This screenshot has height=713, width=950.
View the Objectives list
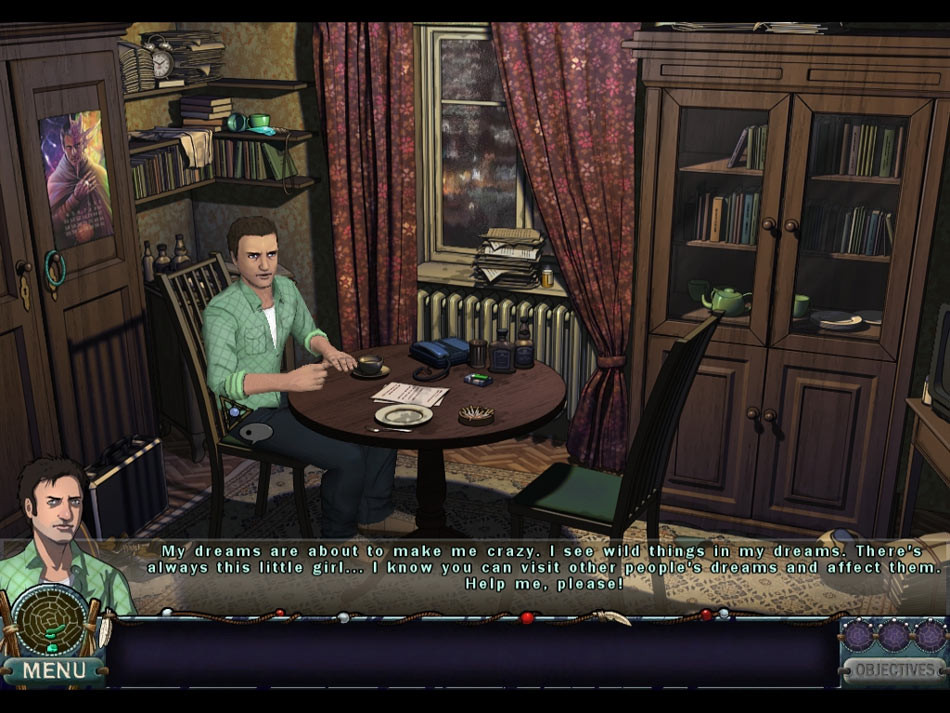pyautogui.click(x=893, y=670)
